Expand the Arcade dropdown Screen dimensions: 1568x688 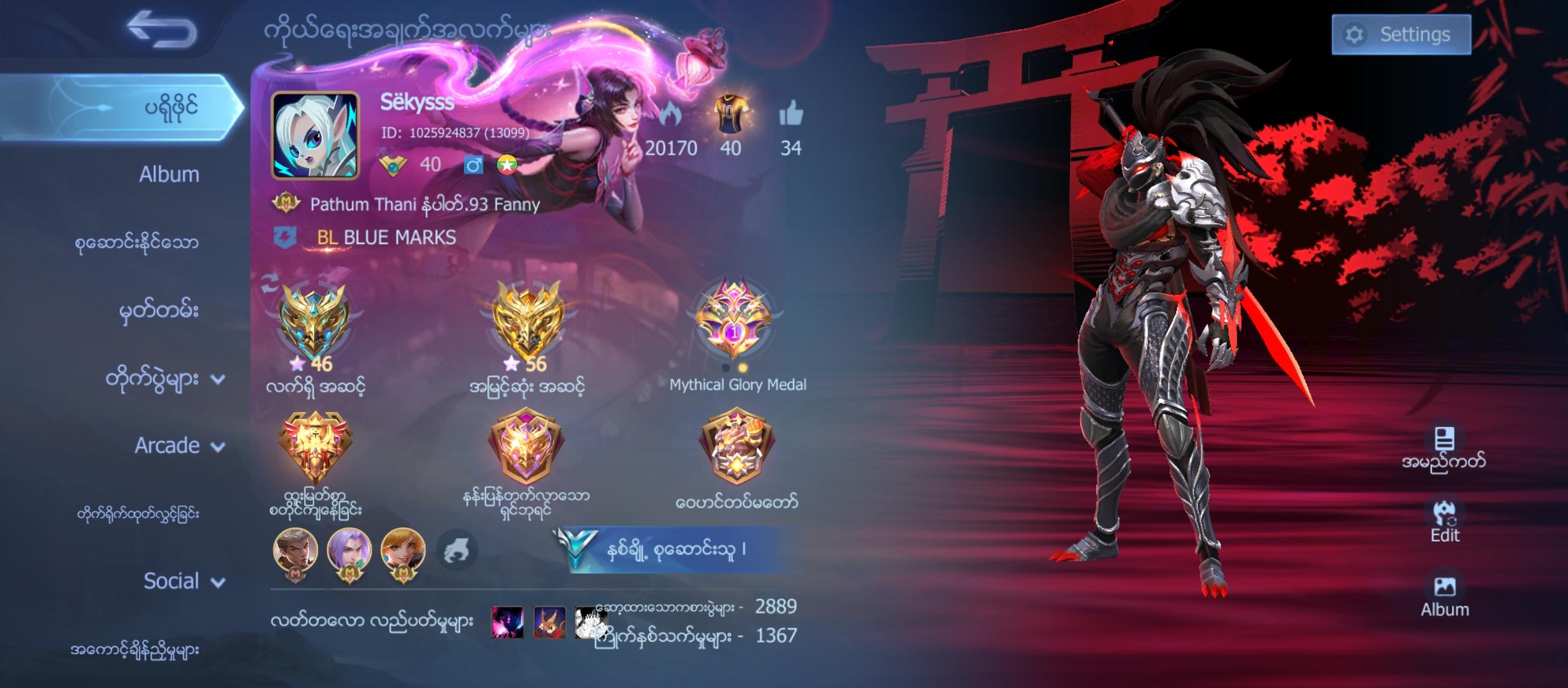pos(217,445)
